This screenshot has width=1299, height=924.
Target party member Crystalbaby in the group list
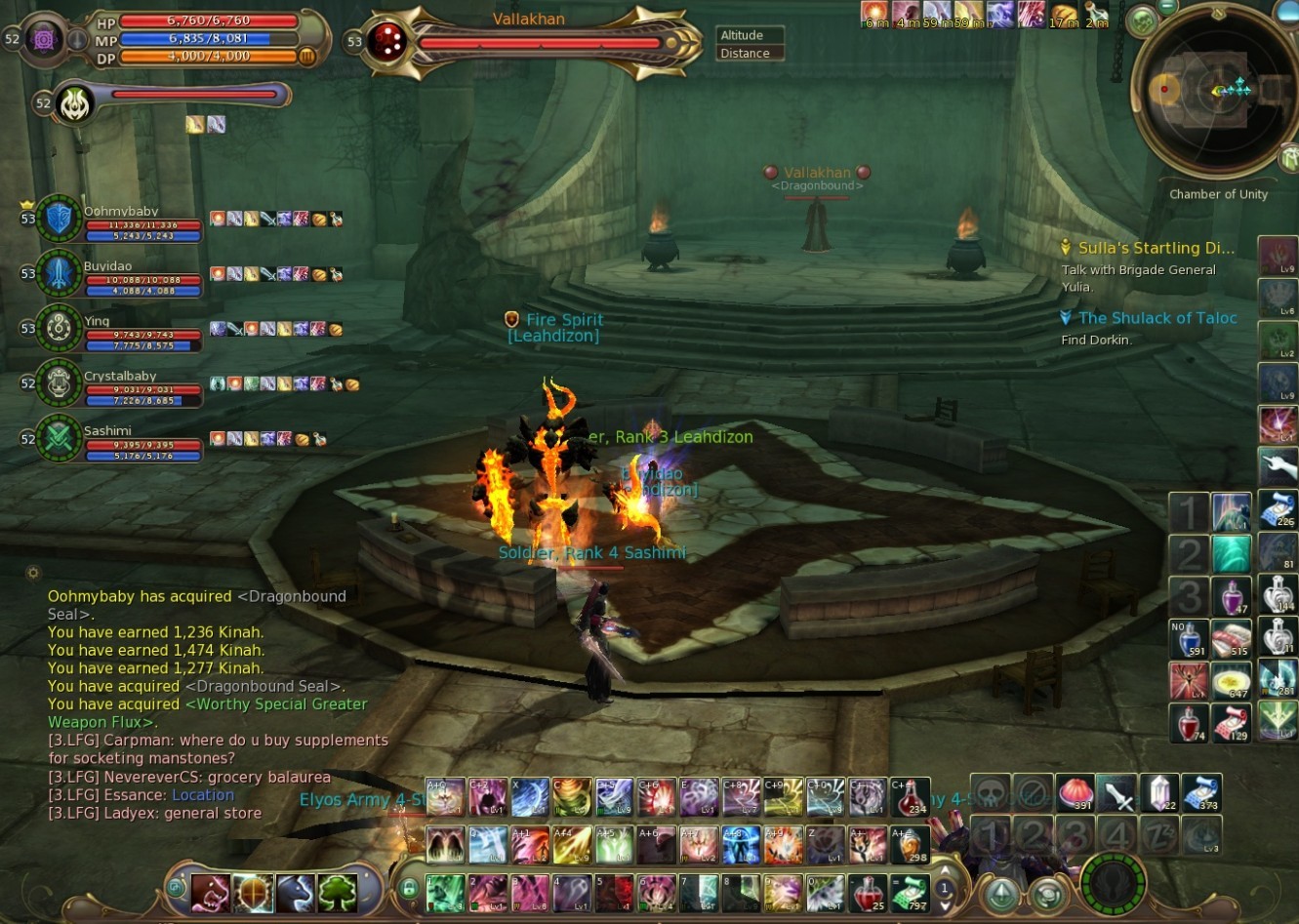60,383
